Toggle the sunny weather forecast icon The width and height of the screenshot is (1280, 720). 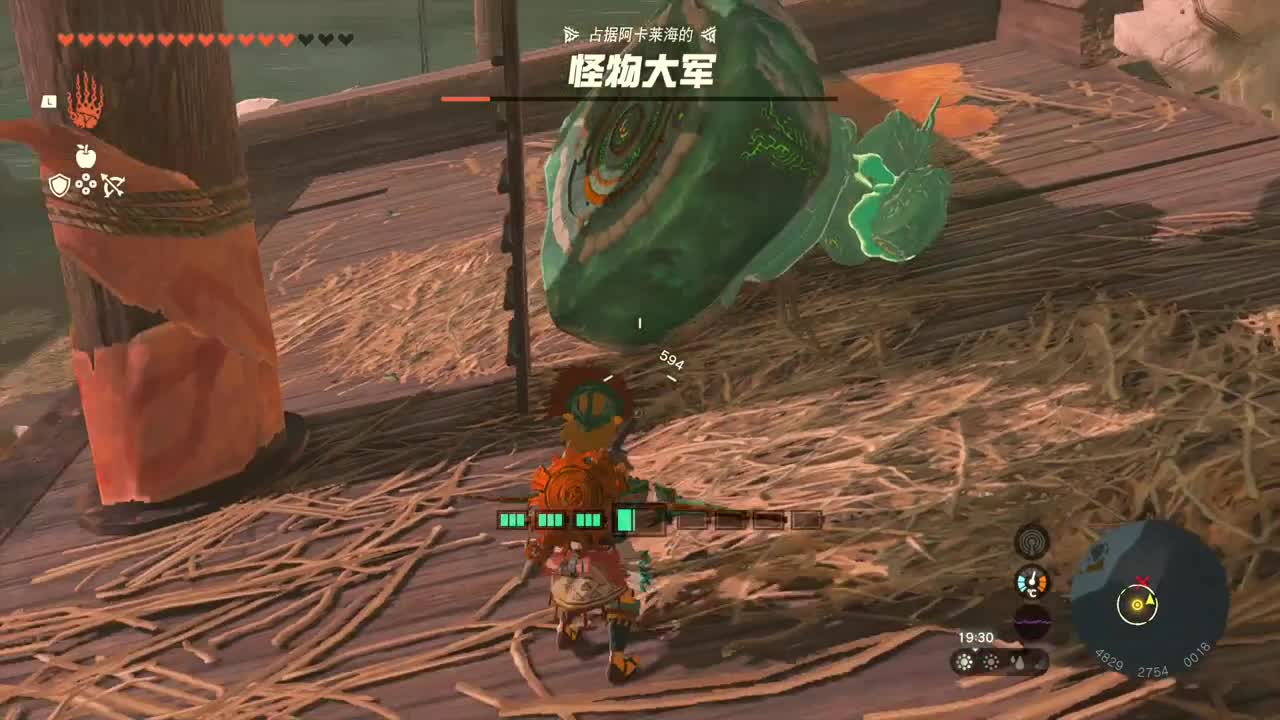964,663
